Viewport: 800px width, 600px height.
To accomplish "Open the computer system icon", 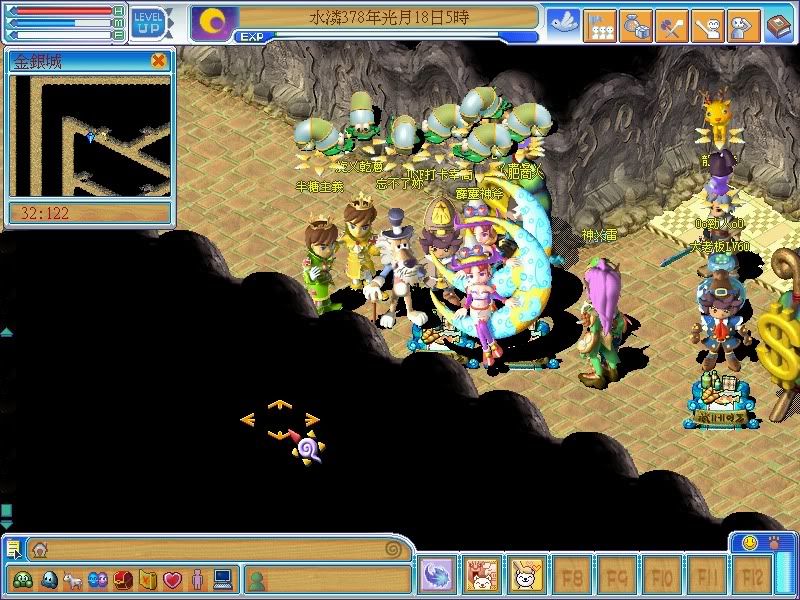I will point(222,579).
